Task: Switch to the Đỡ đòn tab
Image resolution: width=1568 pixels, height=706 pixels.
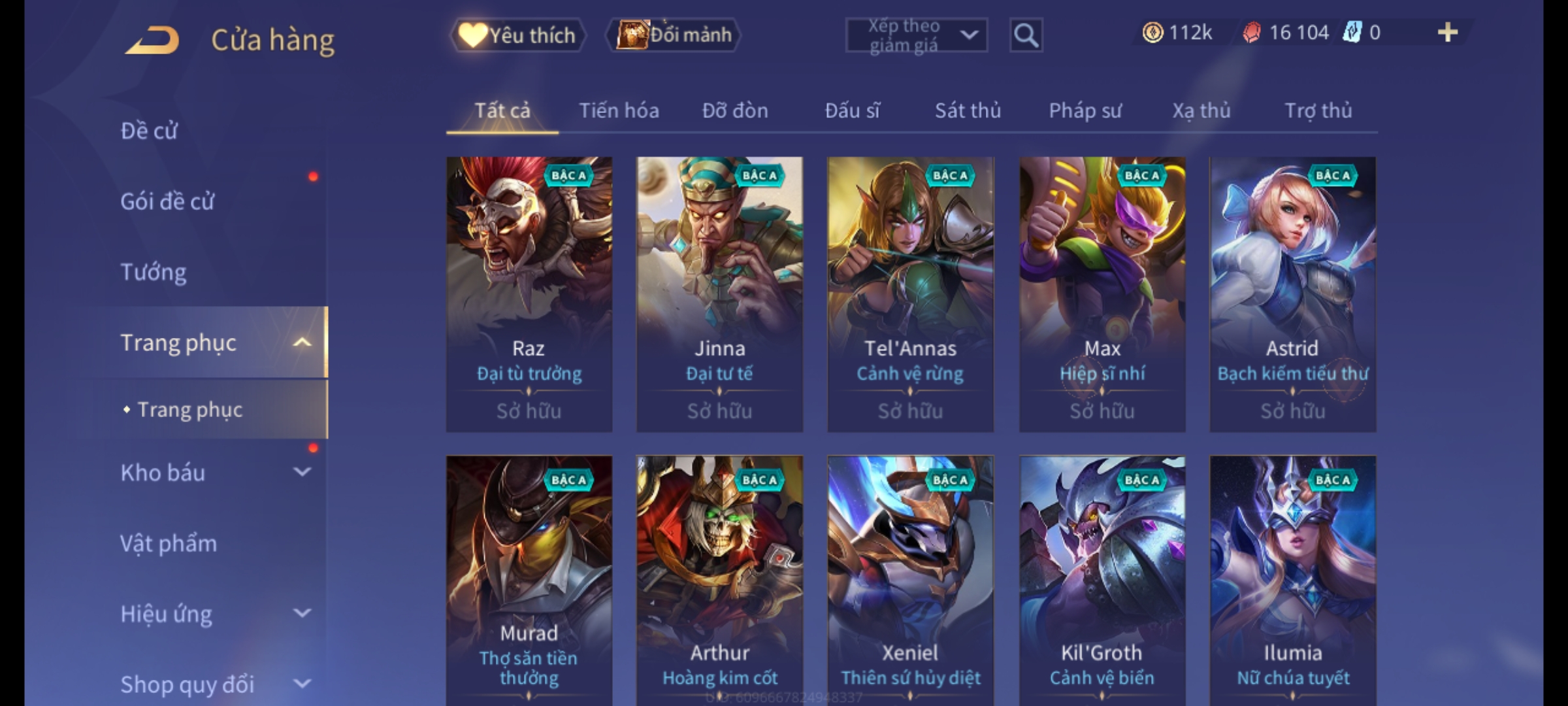Action: click(x=735, y=111)
